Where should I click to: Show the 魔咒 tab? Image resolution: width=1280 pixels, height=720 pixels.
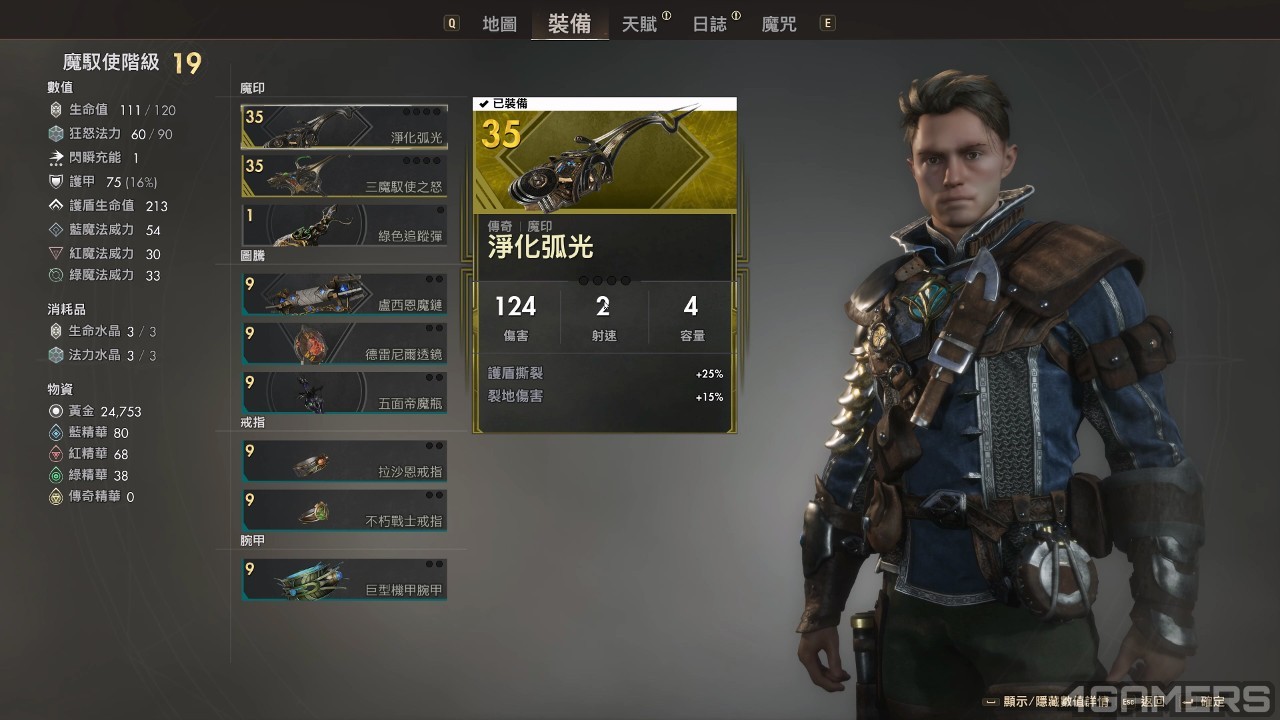[779, 24]
